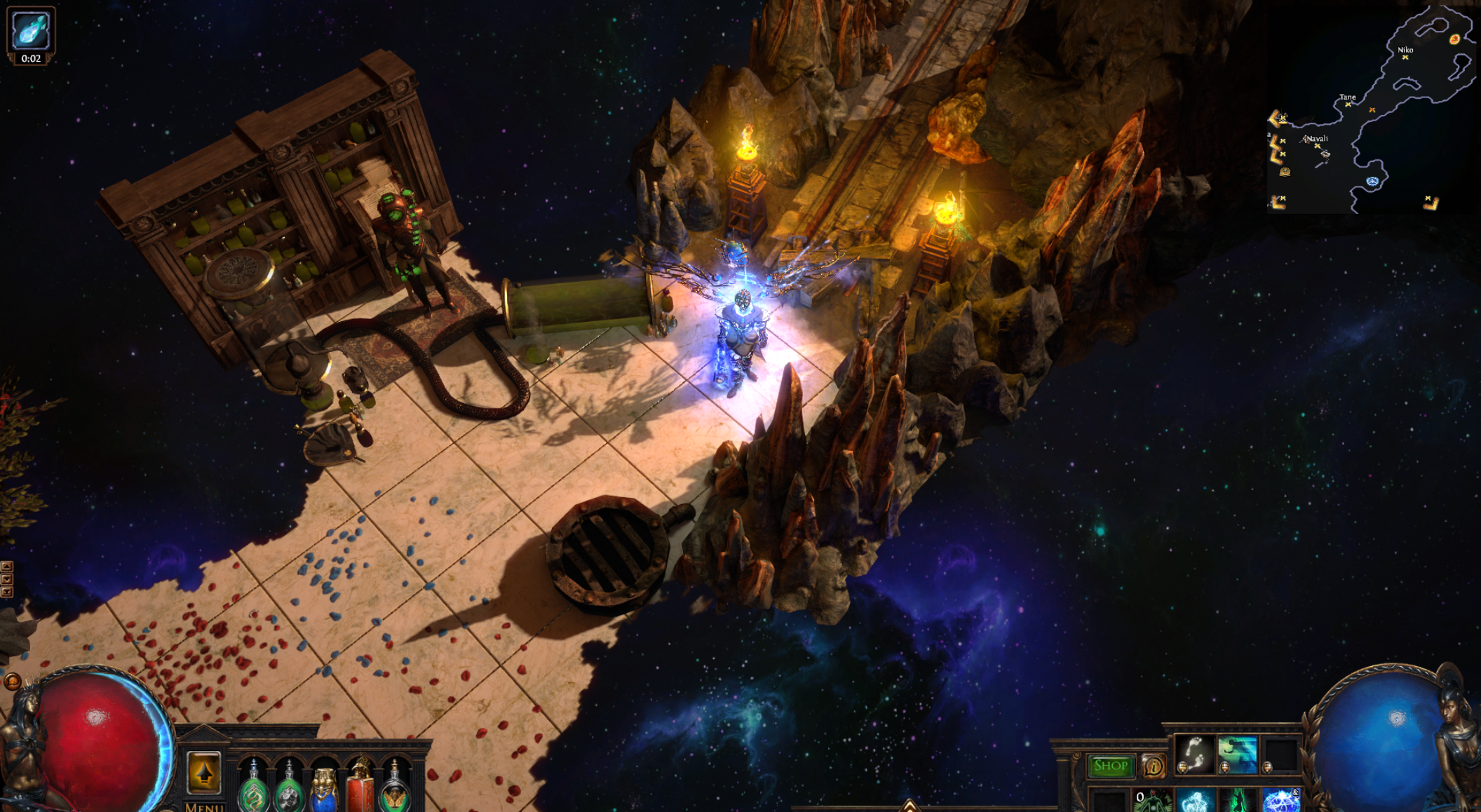Click the Tane marker on the minimap
Viewport: 1481px width, 812px height.
[x=1348, y=104]
